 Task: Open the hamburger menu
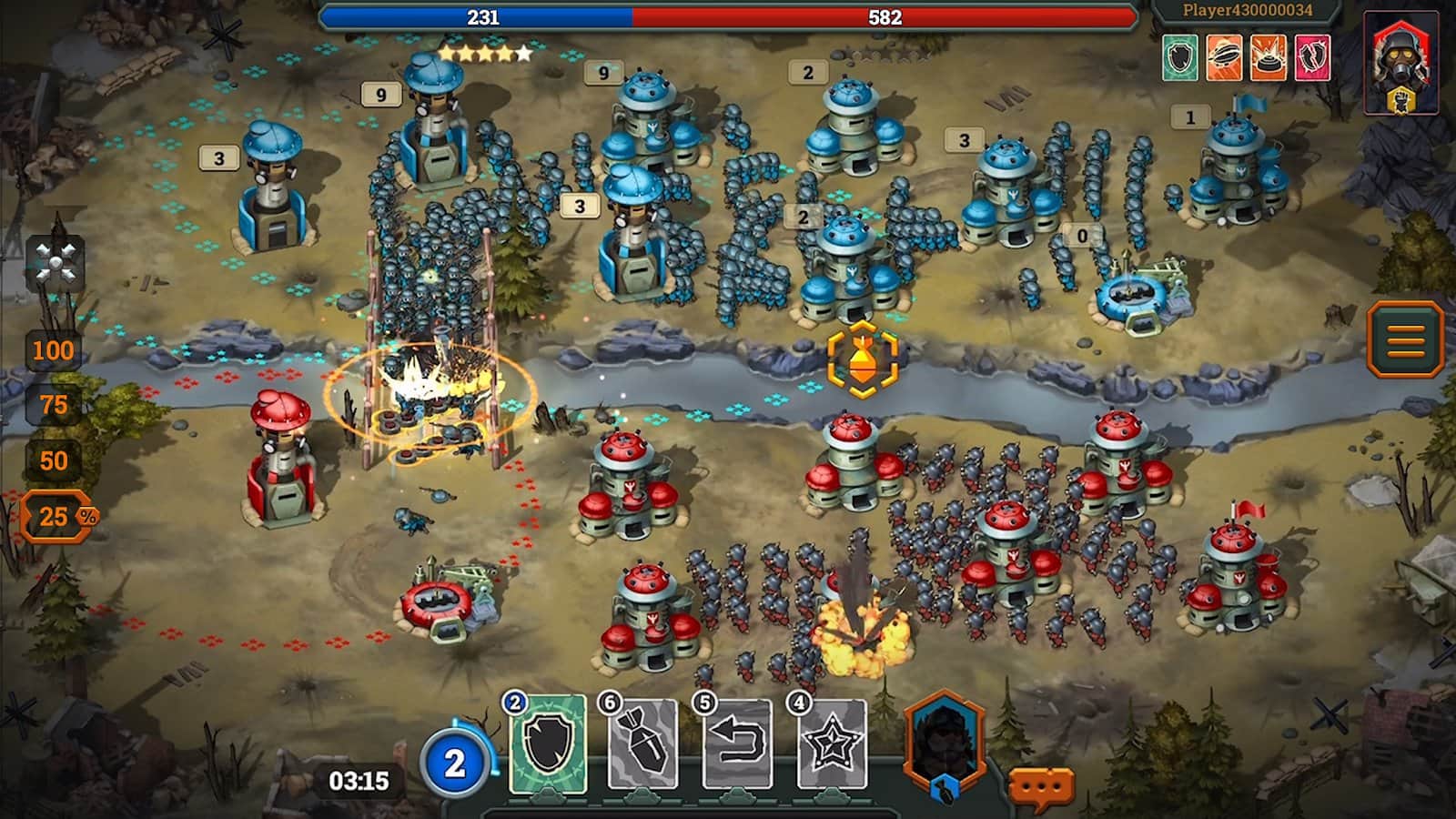[1405, 339]
